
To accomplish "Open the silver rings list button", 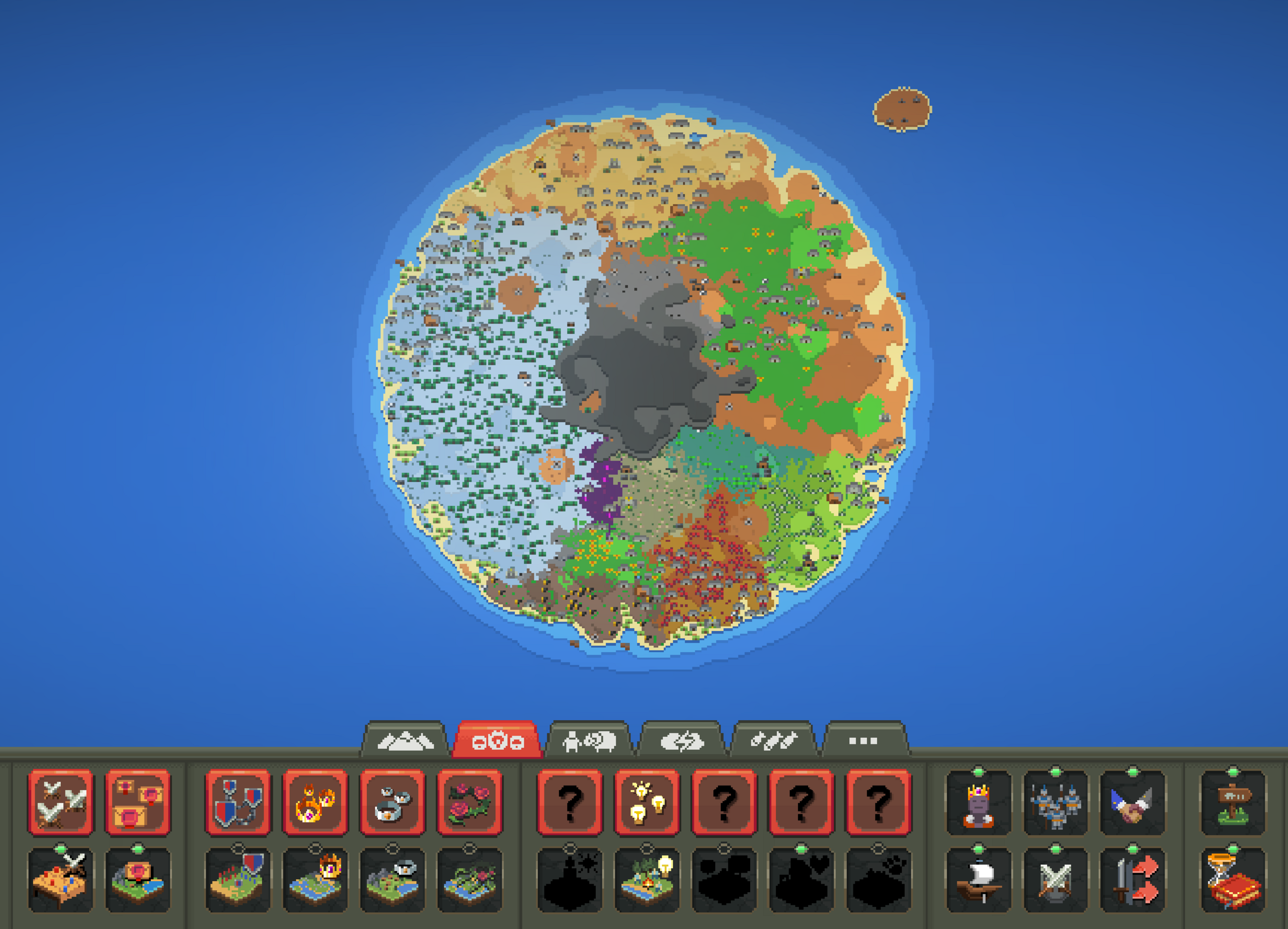I will (392, 802).
